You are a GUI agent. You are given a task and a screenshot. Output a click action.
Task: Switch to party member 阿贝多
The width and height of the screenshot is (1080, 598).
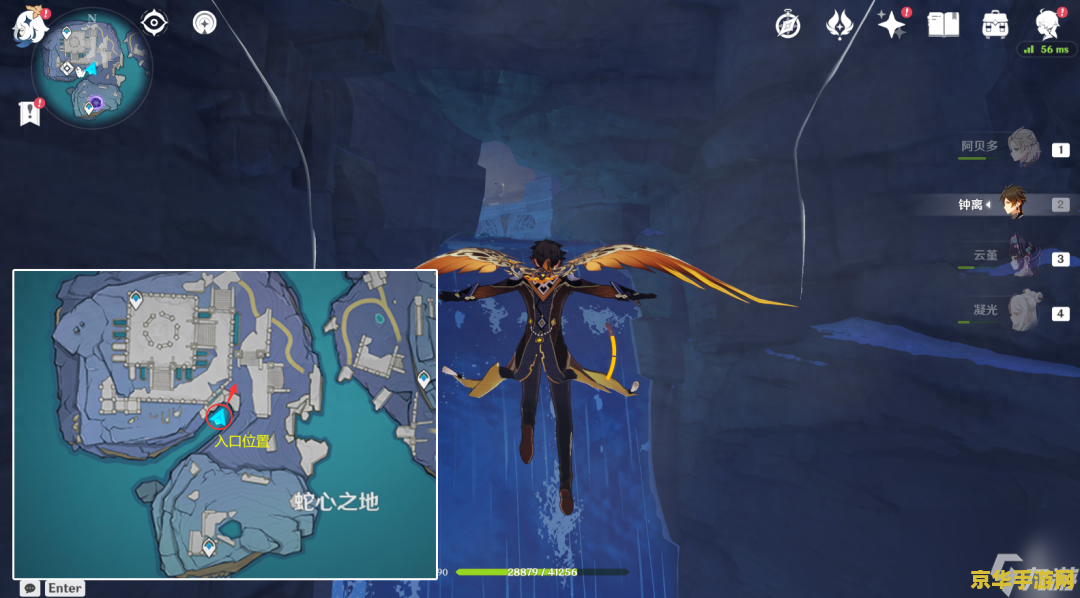click(1022, 148)
